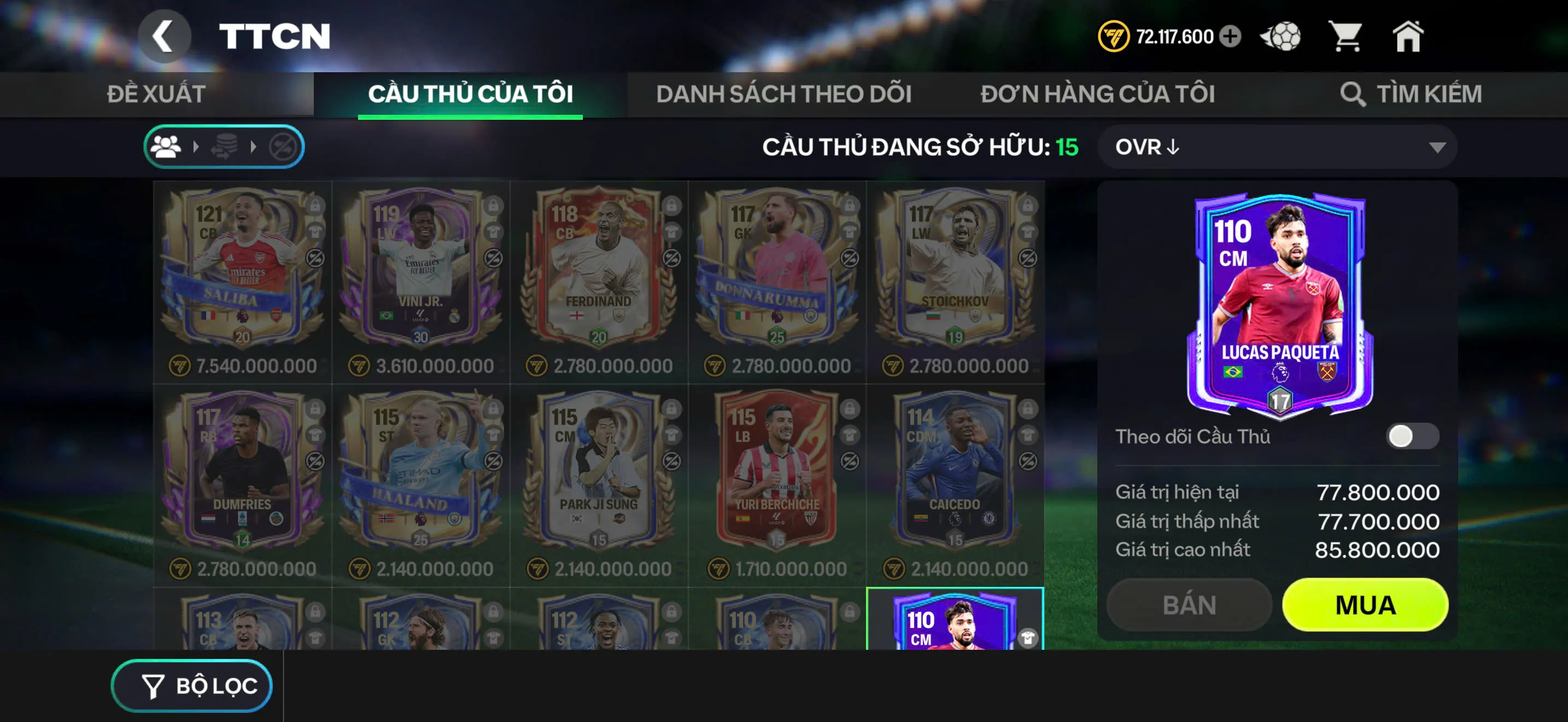Tap the plus icon to add FC coins
1568x722 pixels.
click(1228, 37)
